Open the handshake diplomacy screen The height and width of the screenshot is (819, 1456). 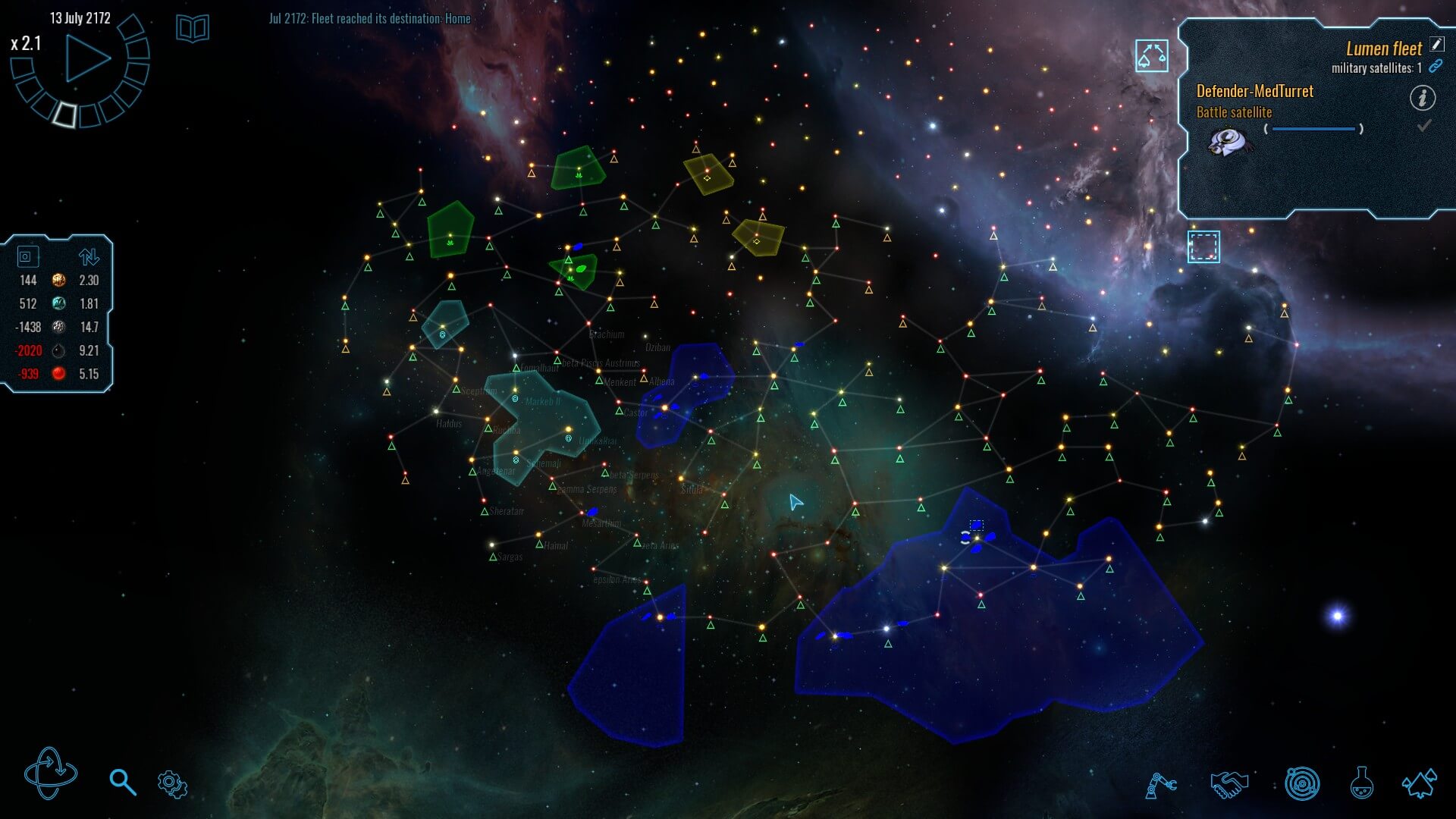(x=1228, y=784)
